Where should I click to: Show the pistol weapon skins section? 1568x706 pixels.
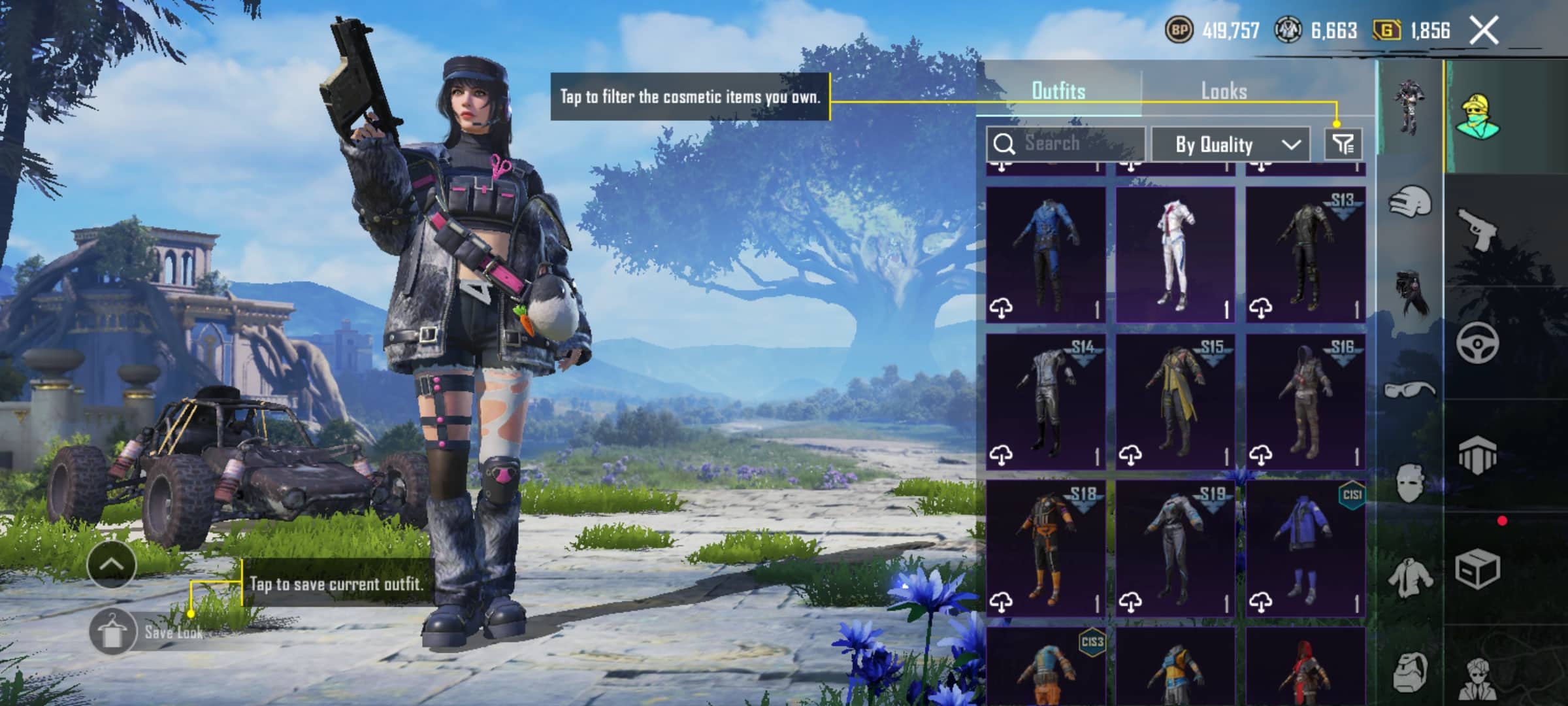click(1477, 229)
